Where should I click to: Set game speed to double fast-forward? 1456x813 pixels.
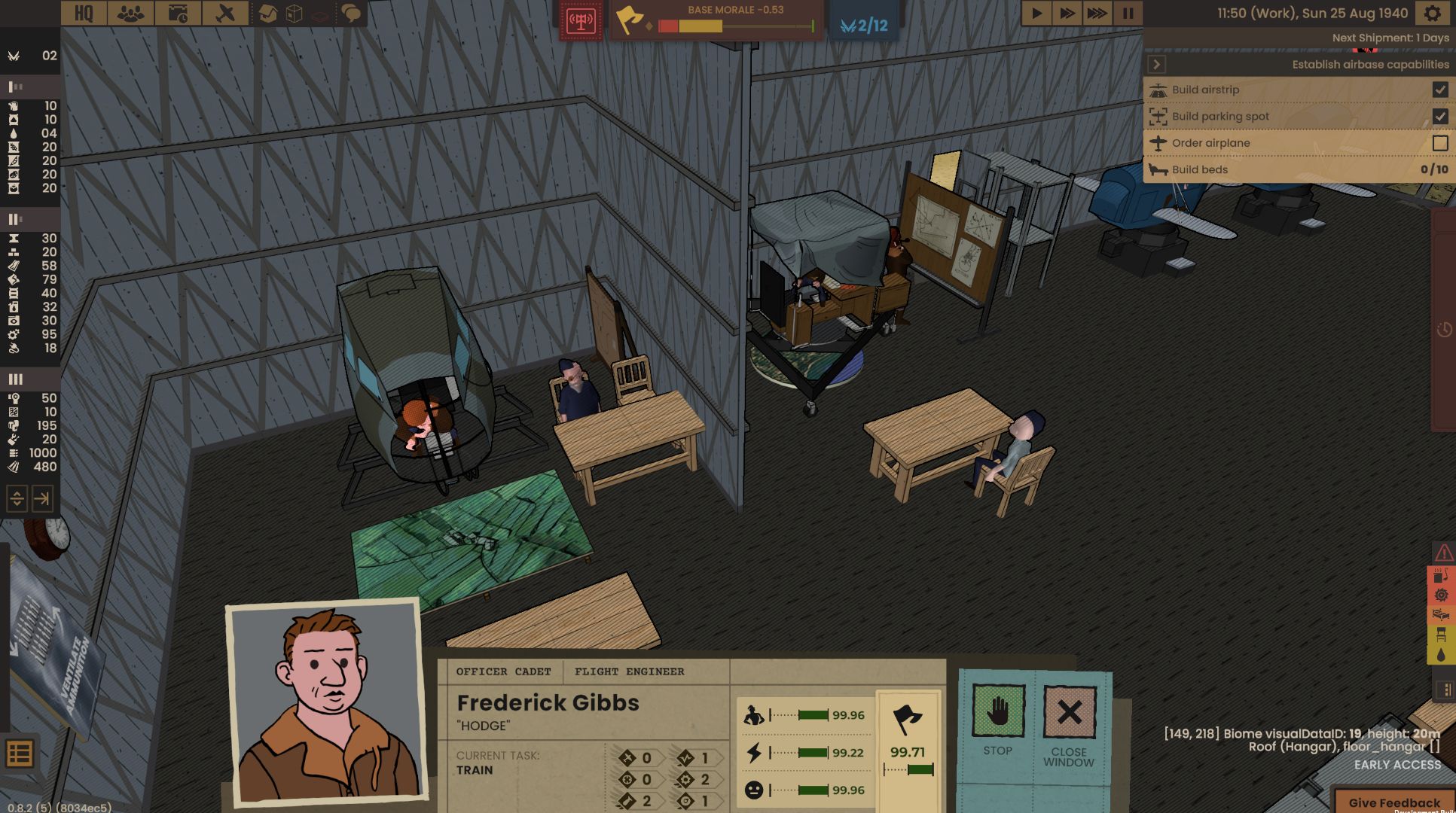point(1067,13)
